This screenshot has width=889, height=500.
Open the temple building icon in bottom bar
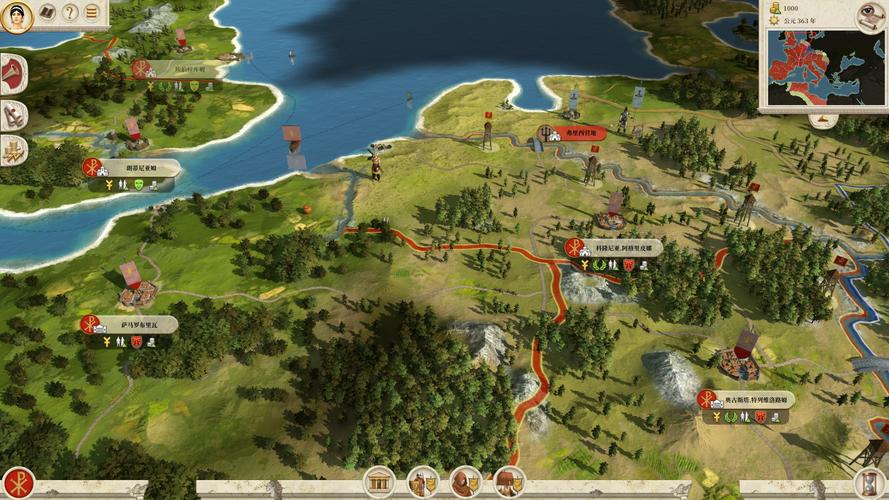(379, 483)
